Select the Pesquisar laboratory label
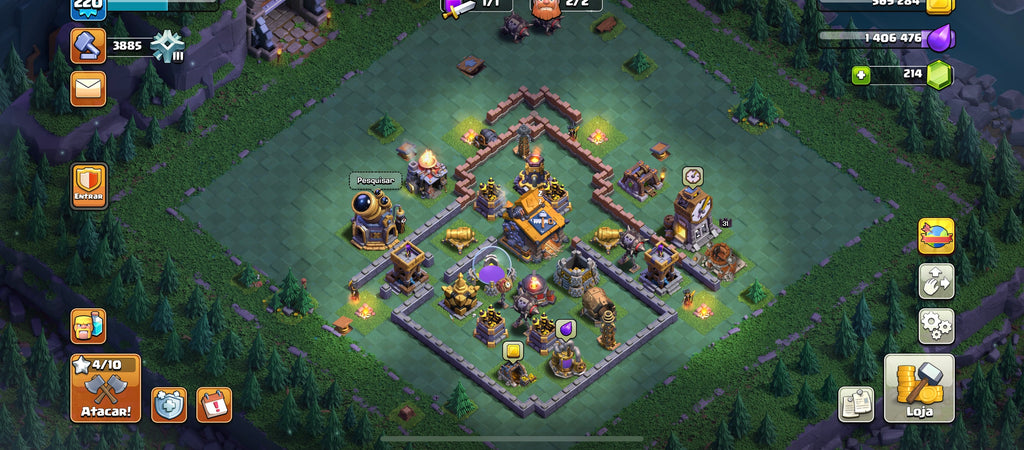Viewport: 1024px width, 450px height. tap(375, 181)
